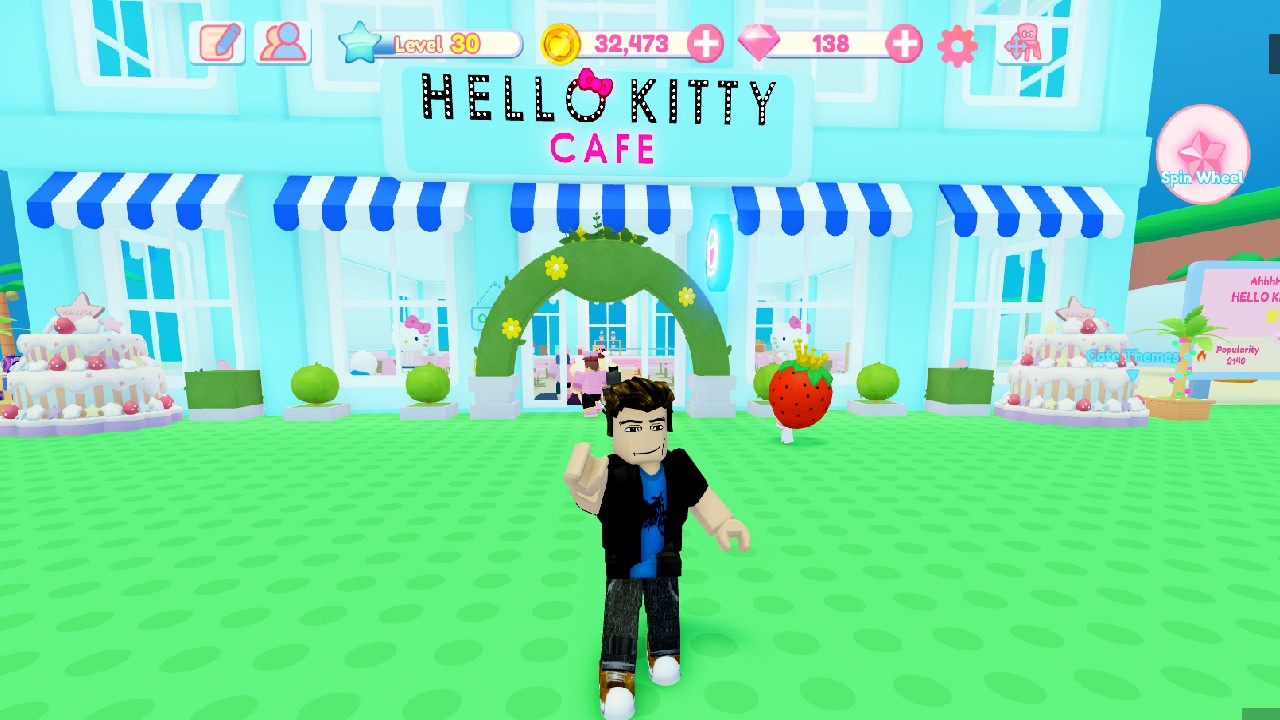Open settings via the pink gear icon
The image size is (1280, 720).
pyautogui.click(x=955, y=43)
